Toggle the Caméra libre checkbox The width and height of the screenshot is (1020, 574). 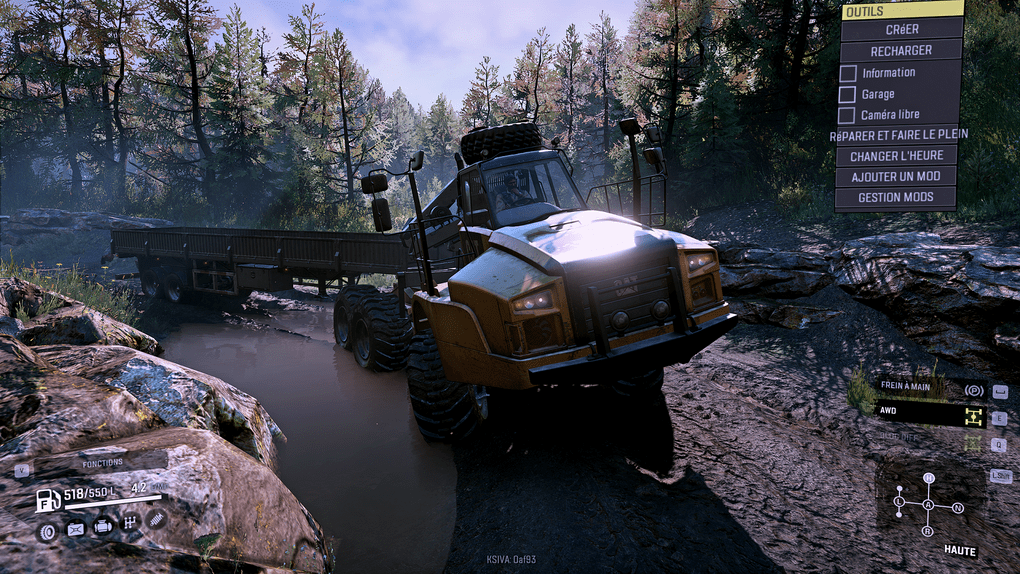[x=848, y=115]
